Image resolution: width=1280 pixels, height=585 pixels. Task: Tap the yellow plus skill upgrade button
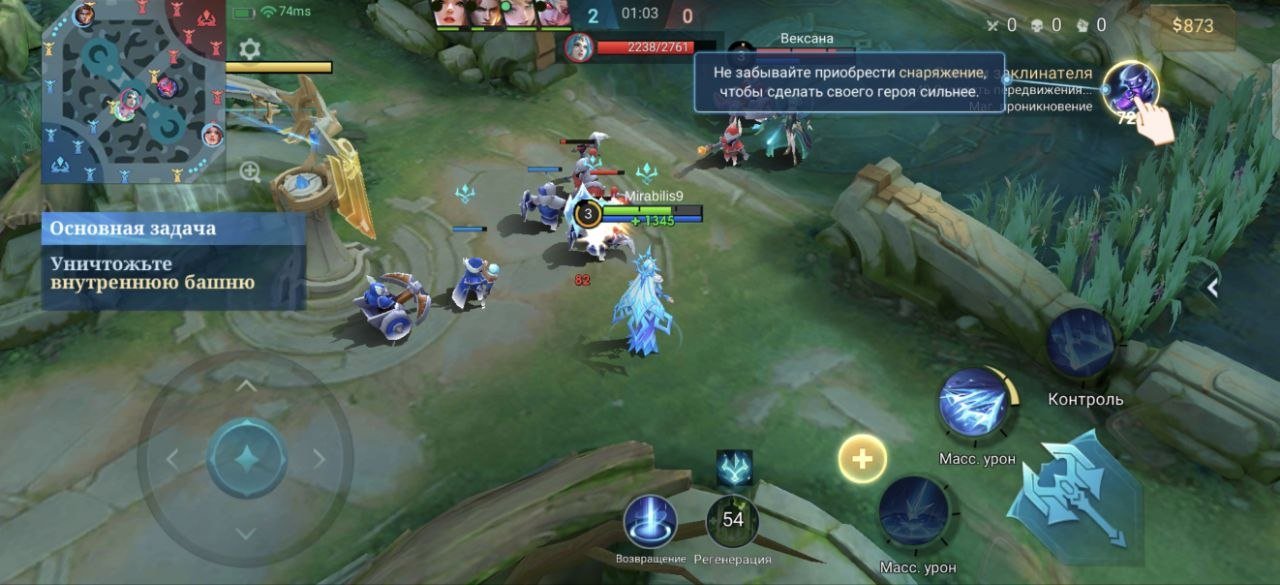862,460
